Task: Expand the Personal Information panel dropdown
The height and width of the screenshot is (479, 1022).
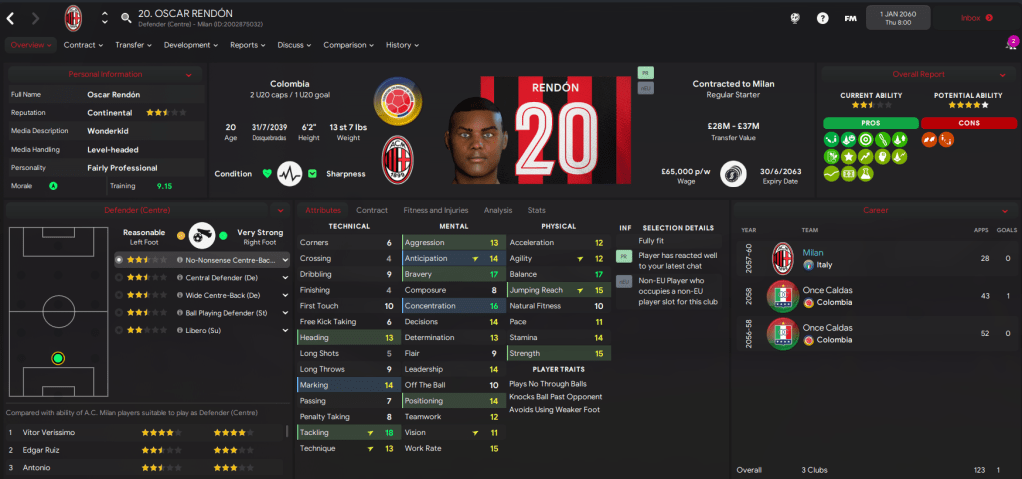Action: 188,75
